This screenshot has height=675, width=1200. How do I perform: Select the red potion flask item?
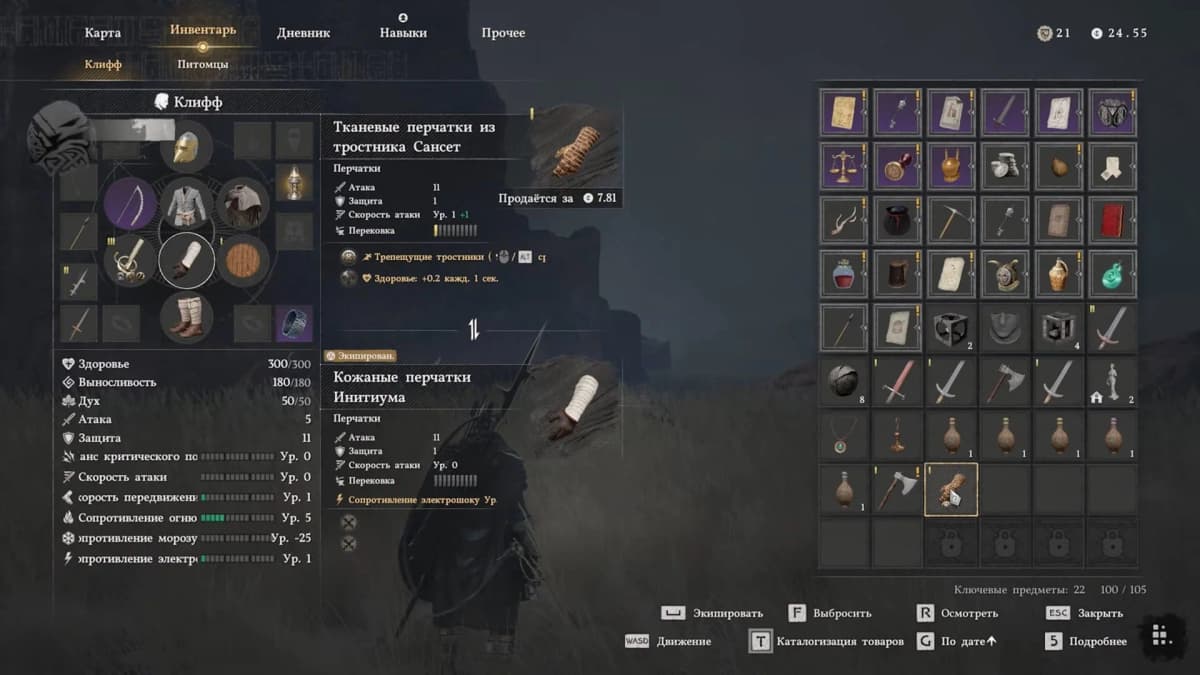point(843,273)
